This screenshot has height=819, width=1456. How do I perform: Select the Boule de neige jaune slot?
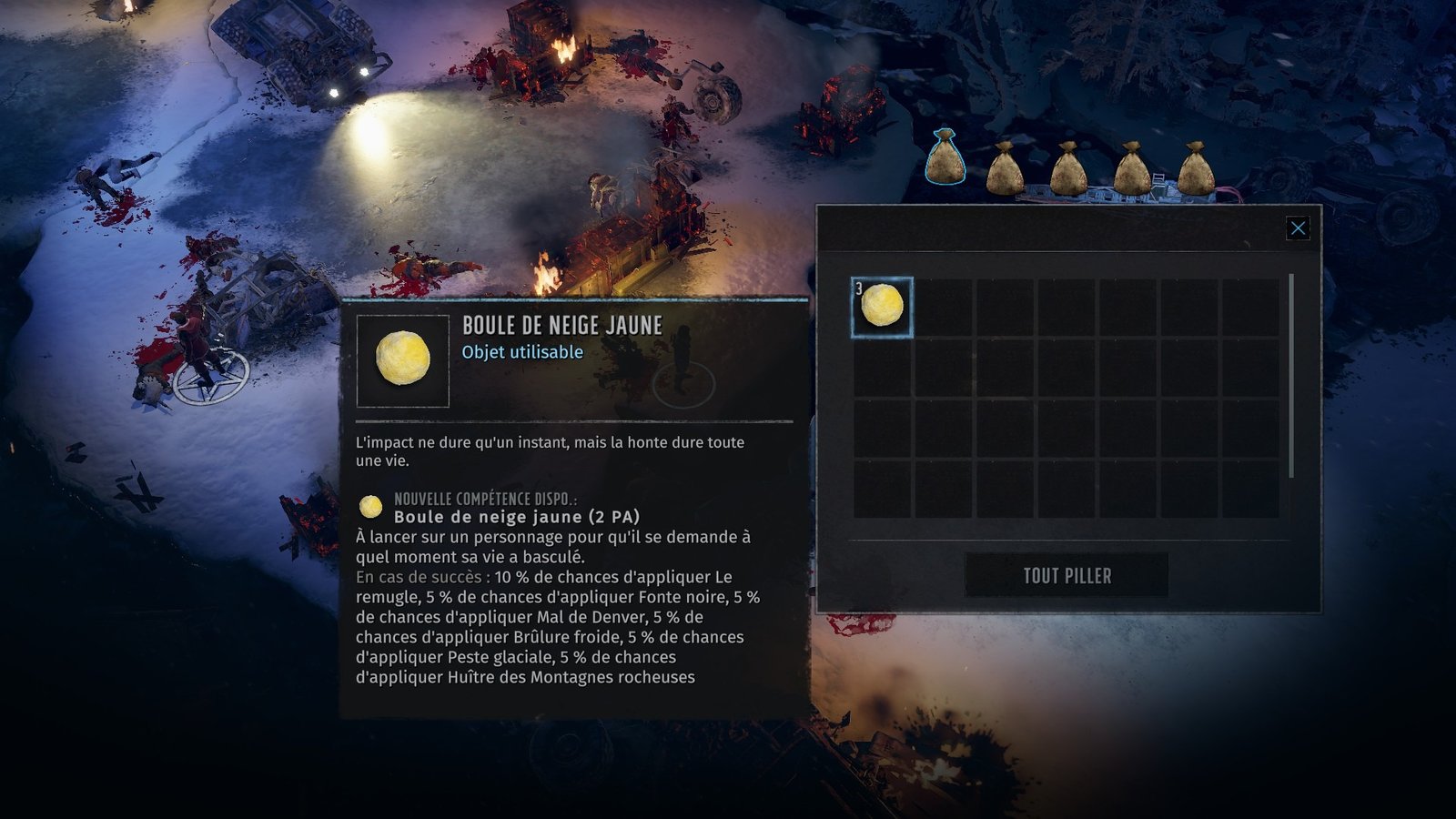(882, 308)
